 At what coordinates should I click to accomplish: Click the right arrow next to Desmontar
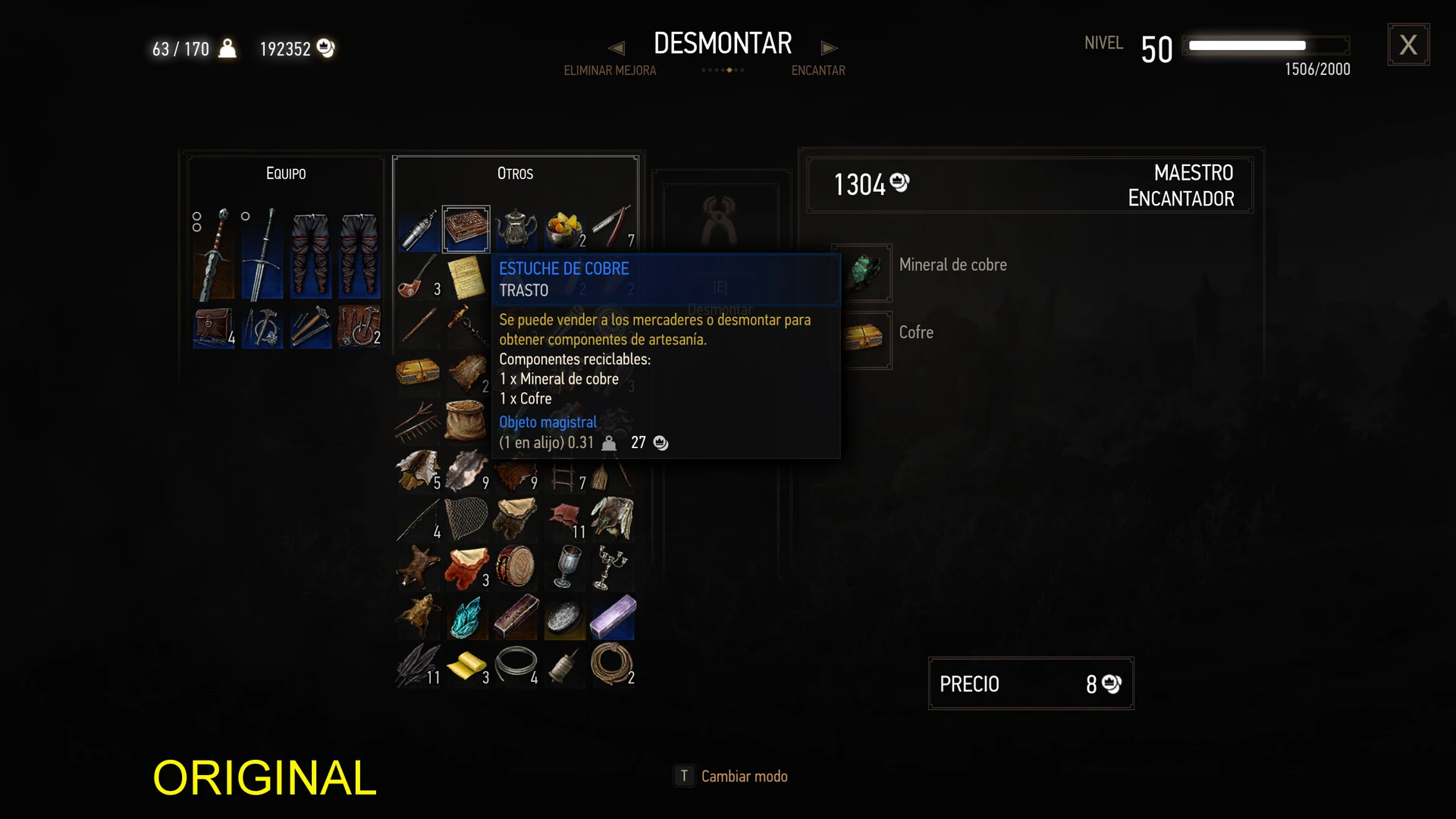(829, 48)
